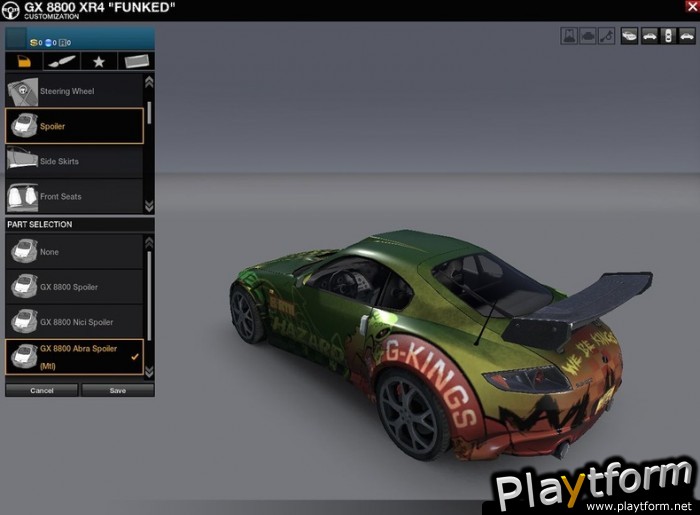Select the Front Seats category
This screenshot has height=515, width=700.
75,196
